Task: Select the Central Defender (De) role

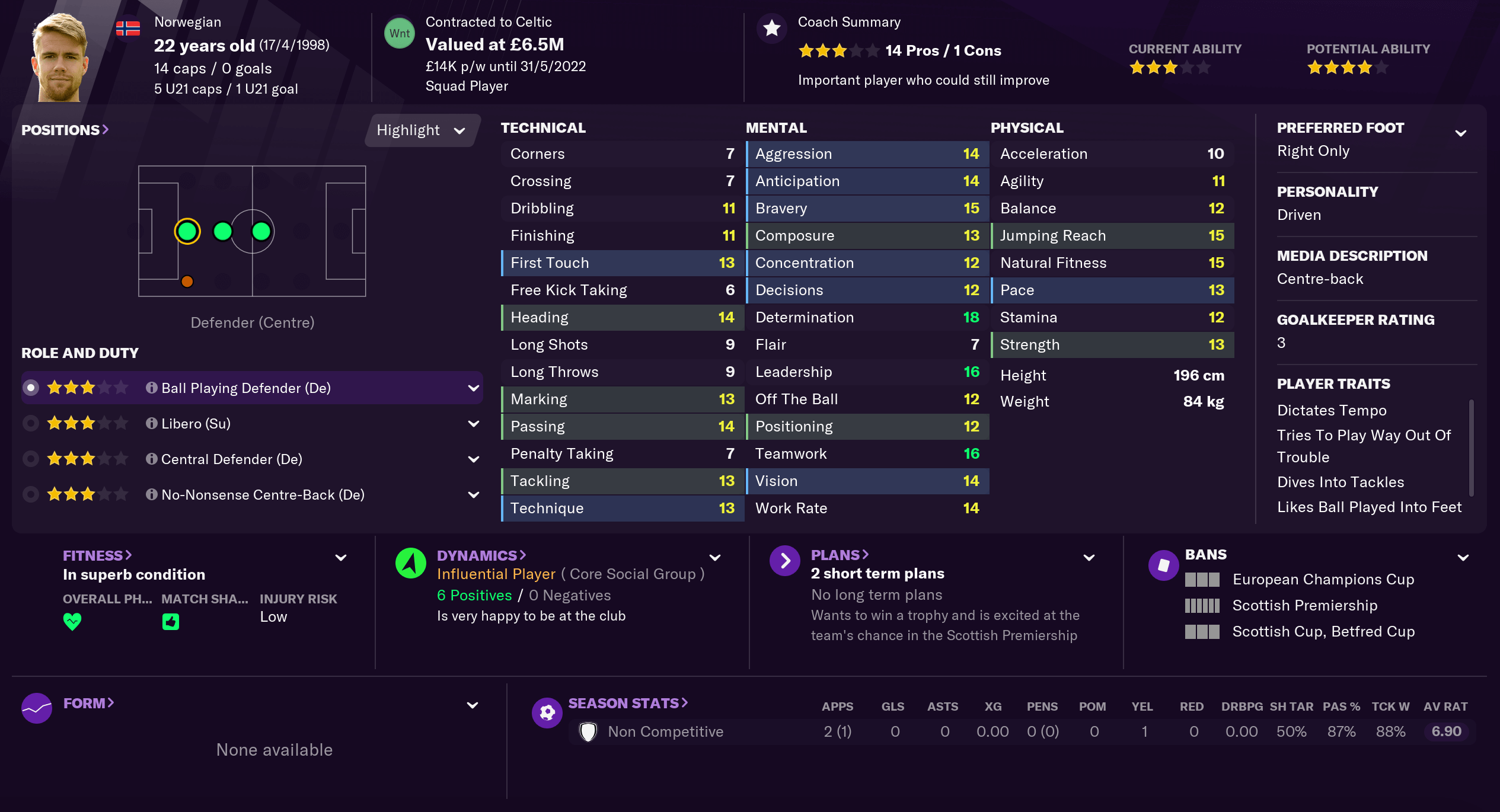Action: point(31,458)
